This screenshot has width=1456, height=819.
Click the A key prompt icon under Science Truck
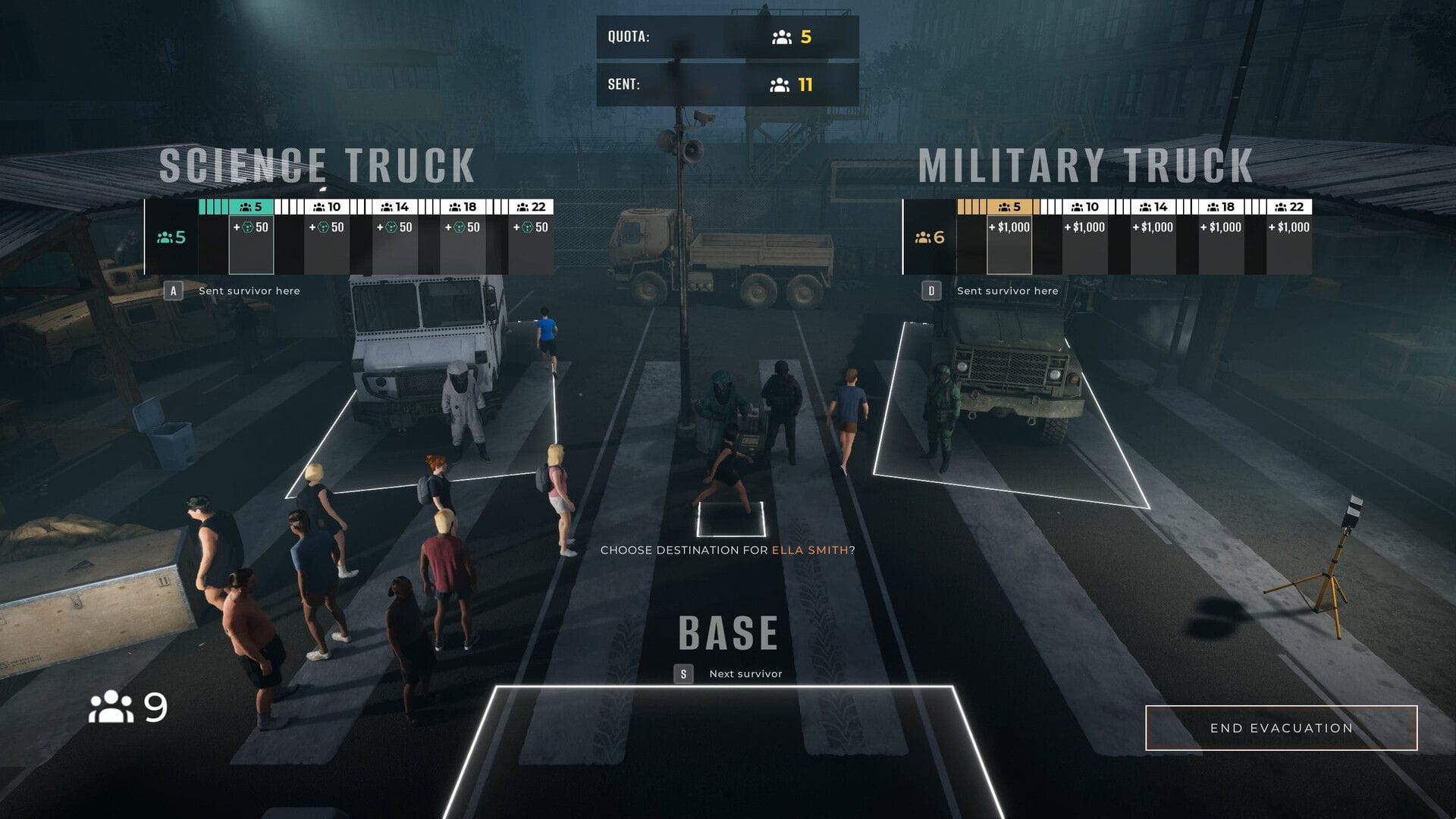(174, 290)
